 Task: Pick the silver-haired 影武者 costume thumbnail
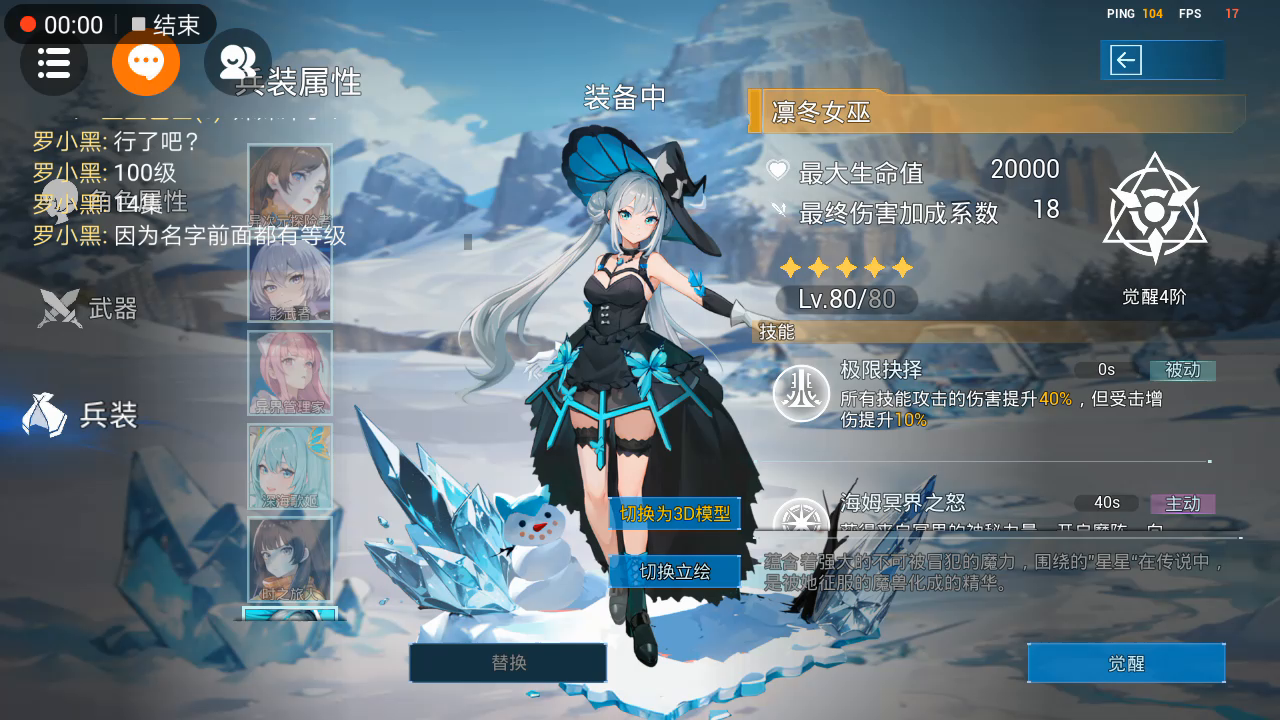coord(290,280)
